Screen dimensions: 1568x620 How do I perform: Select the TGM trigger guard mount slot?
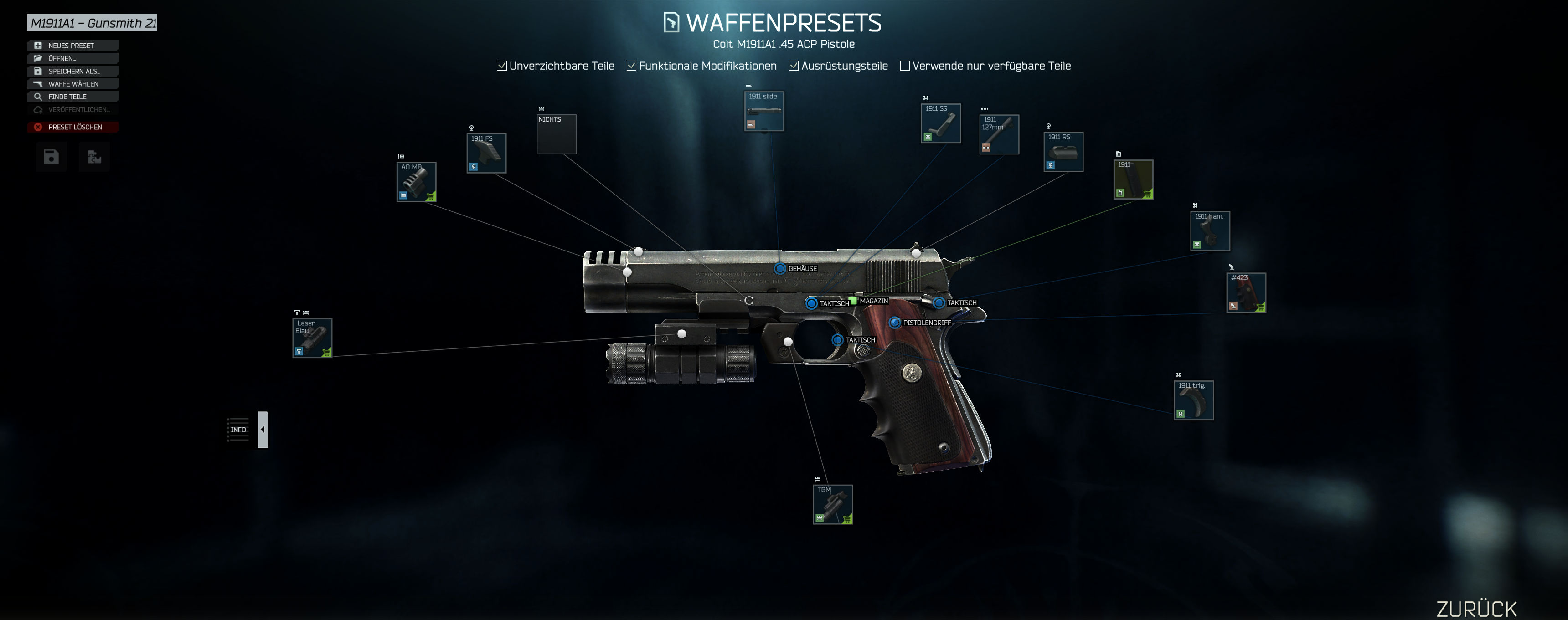(833, 504)
